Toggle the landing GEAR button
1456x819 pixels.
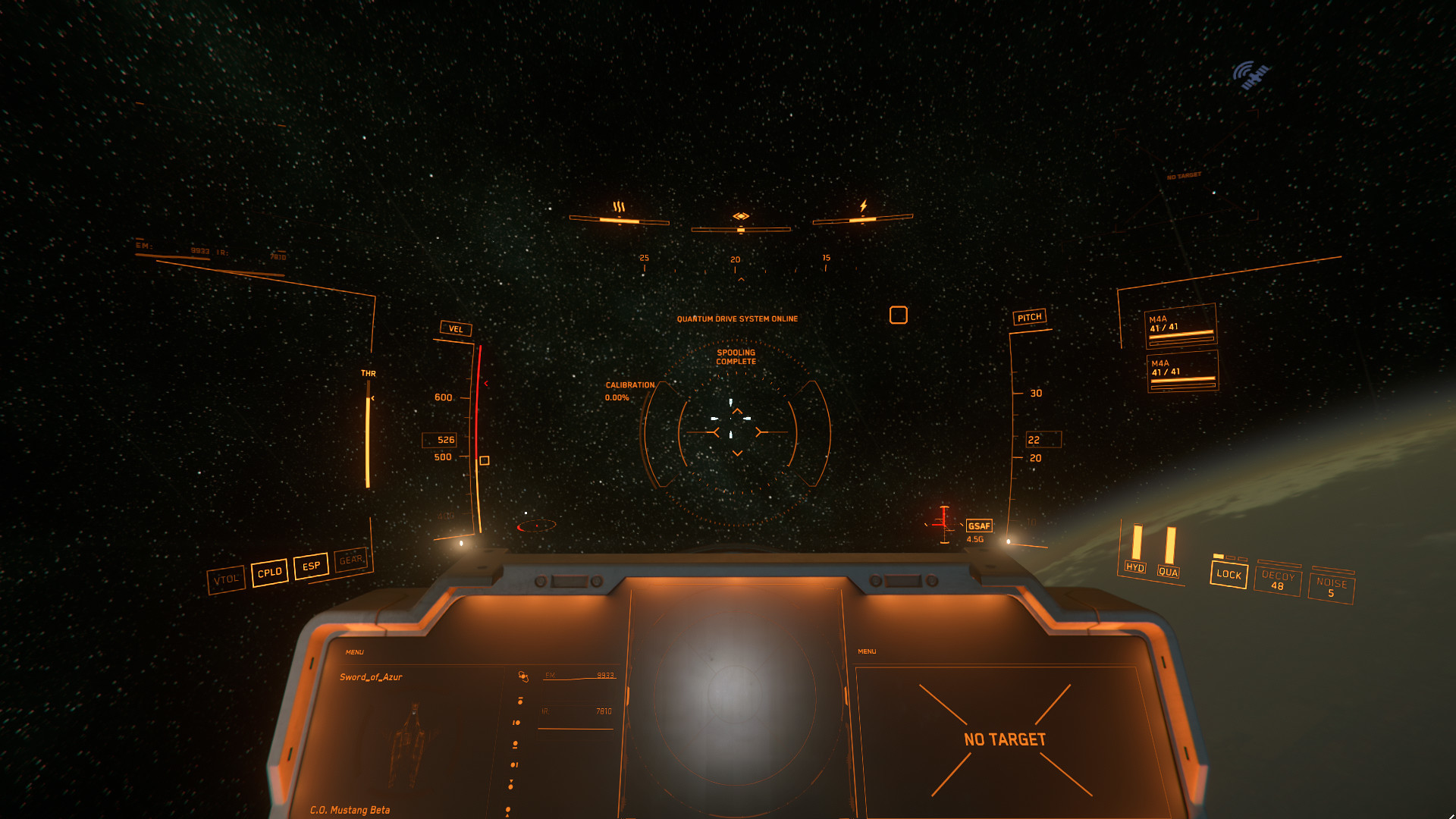pos(350,560)
